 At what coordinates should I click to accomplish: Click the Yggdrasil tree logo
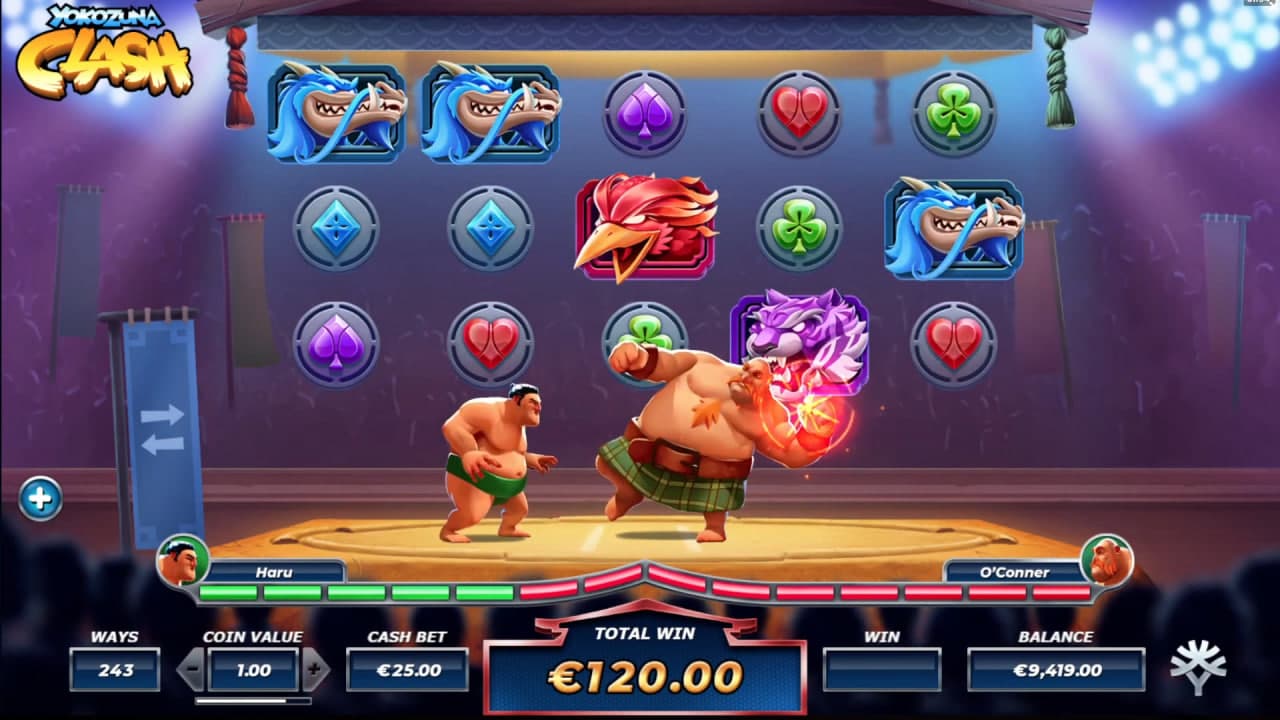[x=1197, y=668]
